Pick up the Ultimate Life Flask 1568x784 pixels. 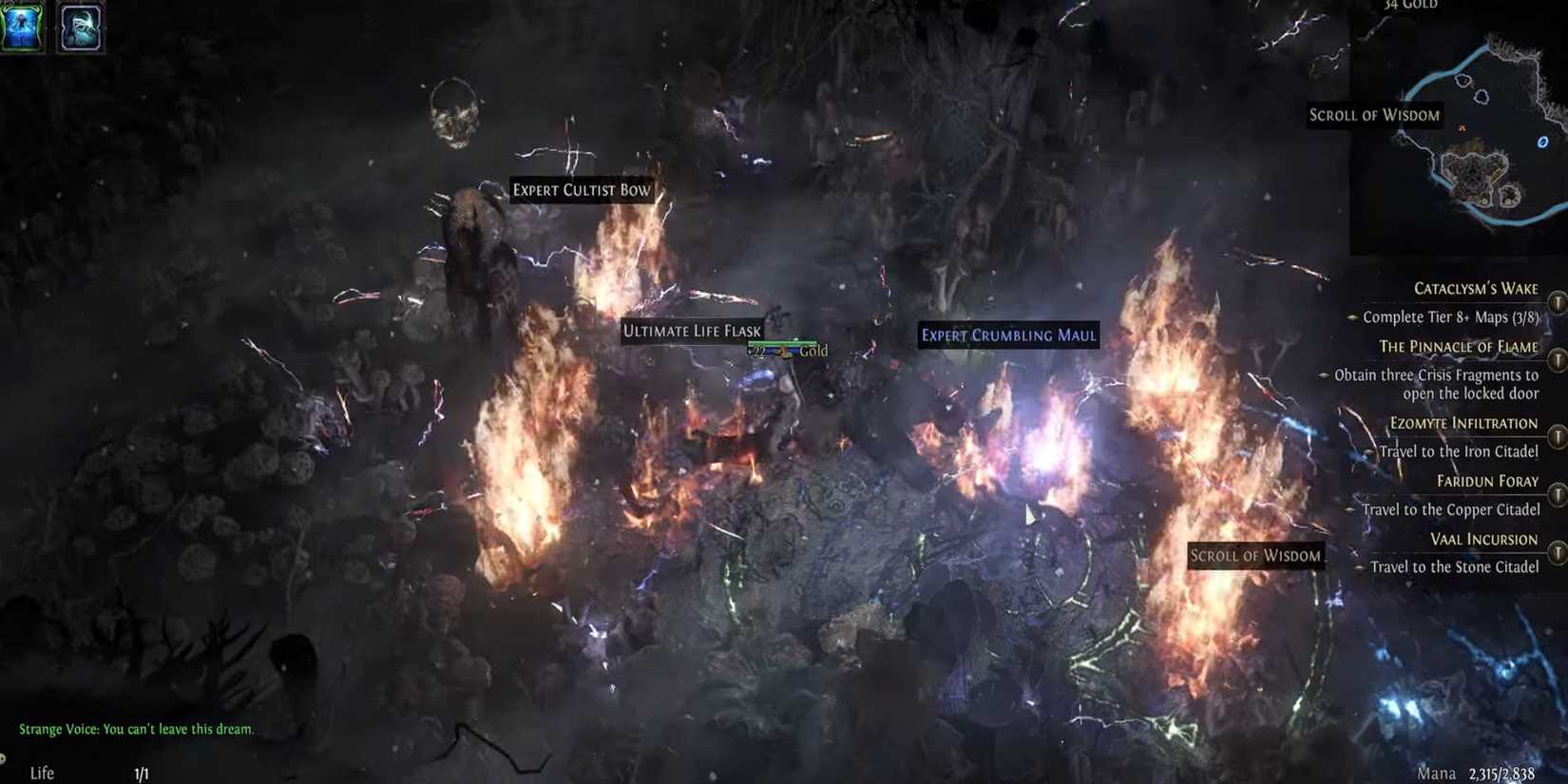click(x=693, y=331)
